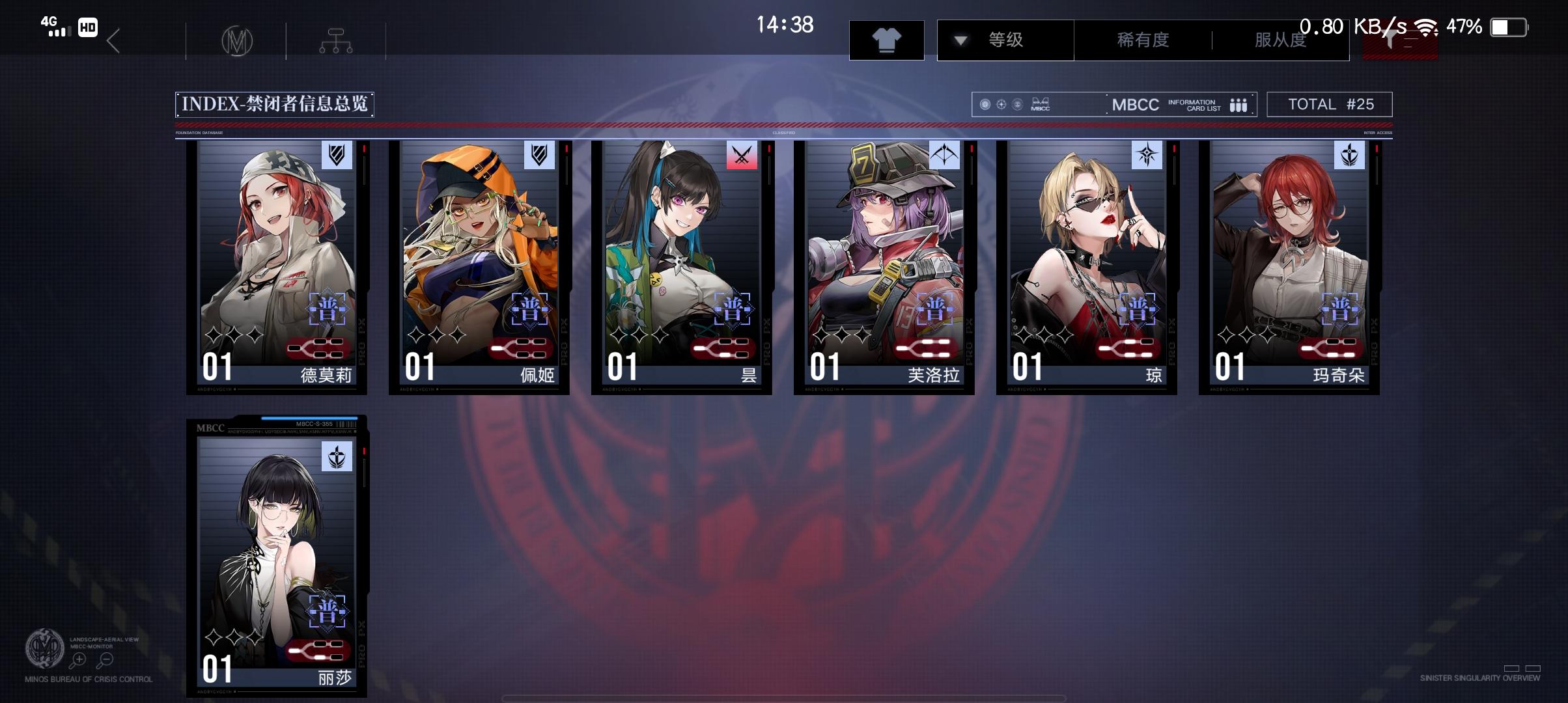Open outfit view via the shirt icon
Viewport: 1568px width, 703px height.
pos(887,40)
